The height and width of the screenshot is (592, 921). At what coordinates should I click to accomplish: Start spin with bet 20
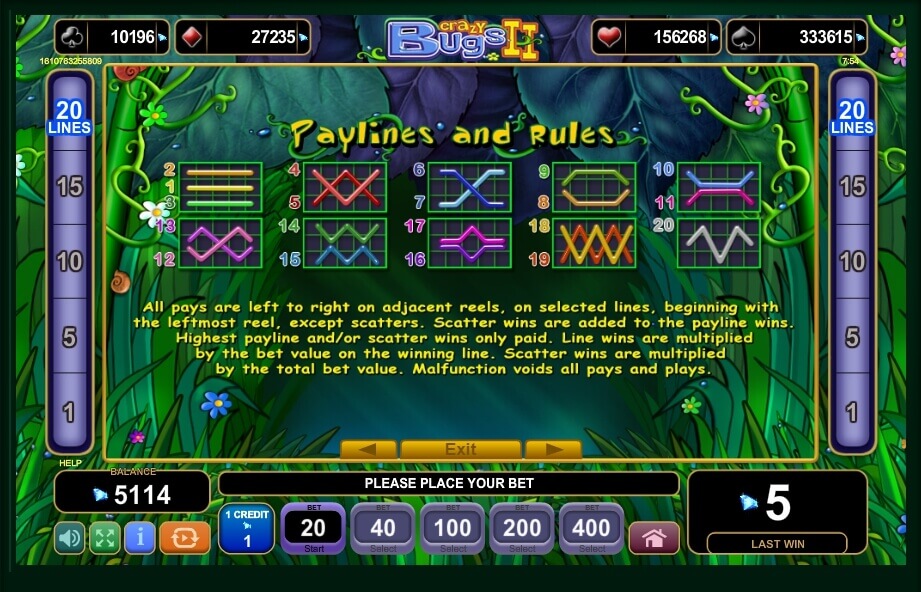coord(313,528)
